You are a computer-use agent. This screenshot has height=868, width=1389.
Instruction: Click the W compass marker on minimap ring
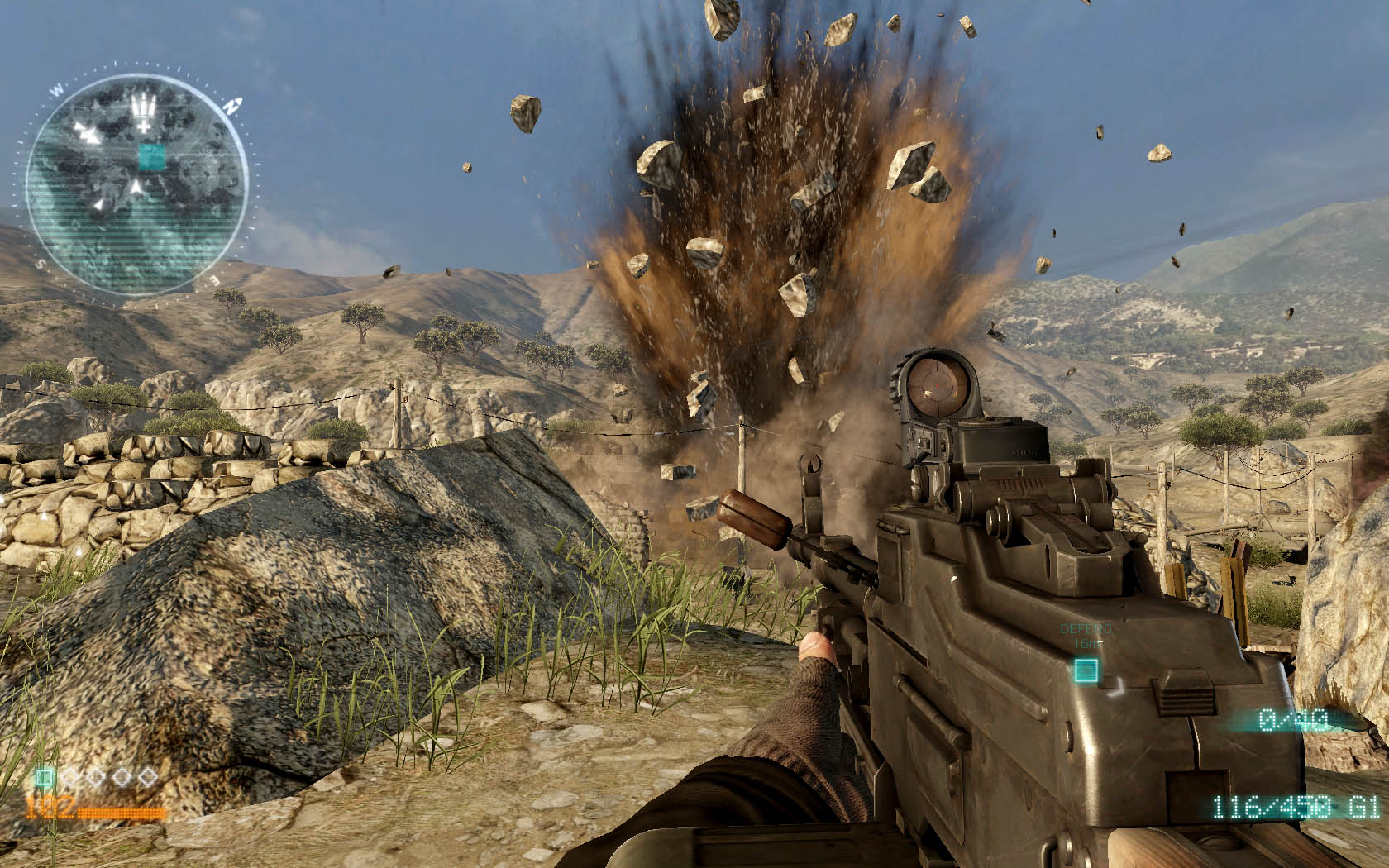[x=57, y=89]
